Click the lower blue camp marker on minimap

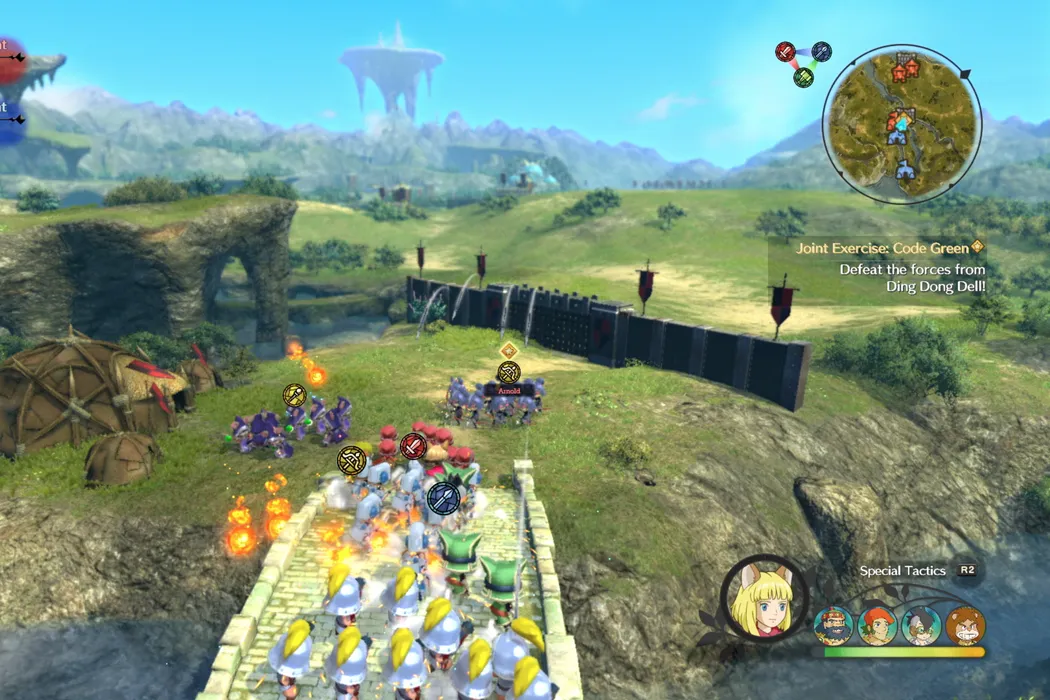905,170
